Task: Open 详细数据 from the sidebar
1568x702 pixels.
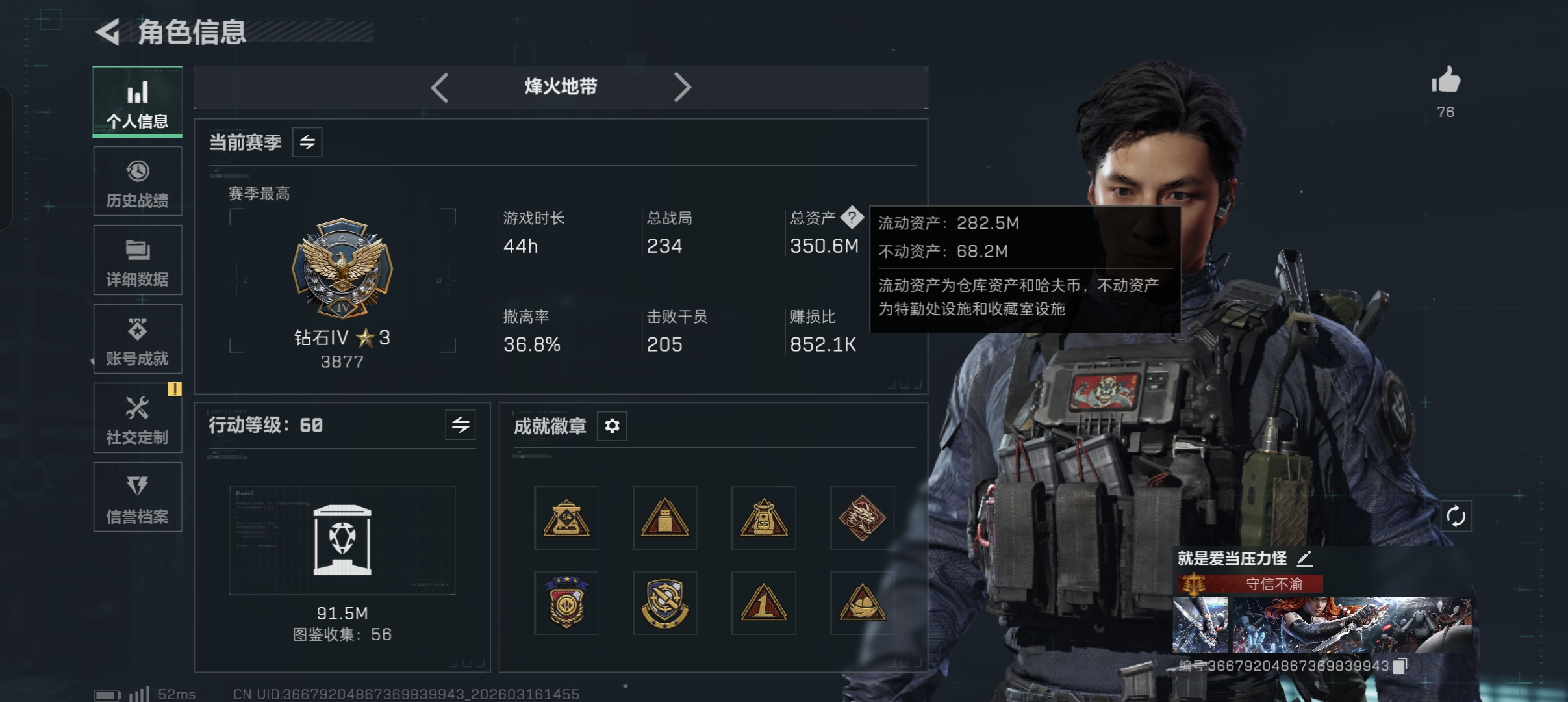Action: (x=137, y=250)
